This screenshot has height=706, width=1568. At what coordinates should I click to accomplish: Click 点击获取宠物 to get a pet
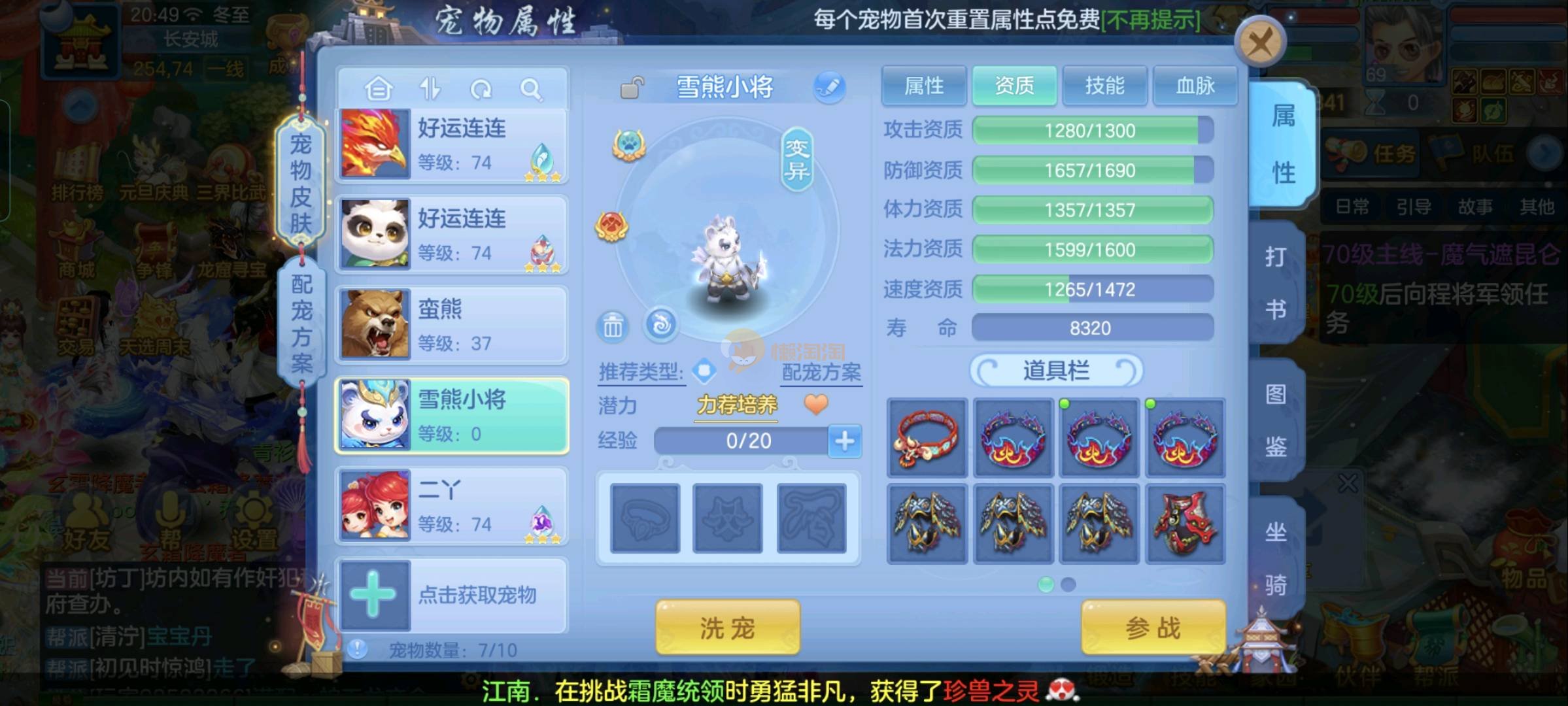coord(451,595)
